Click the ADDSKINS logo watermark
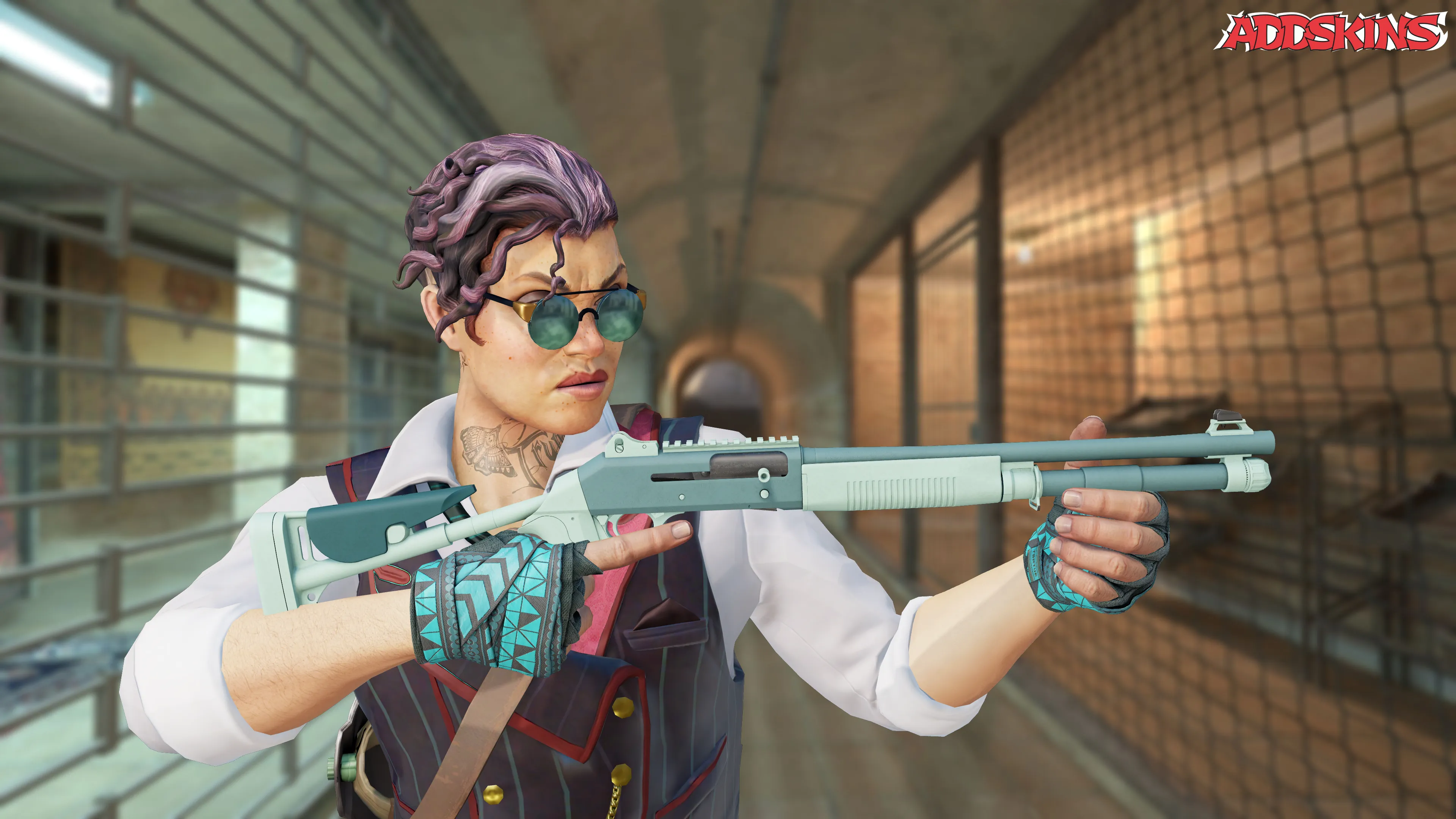 coord(1331,31)
